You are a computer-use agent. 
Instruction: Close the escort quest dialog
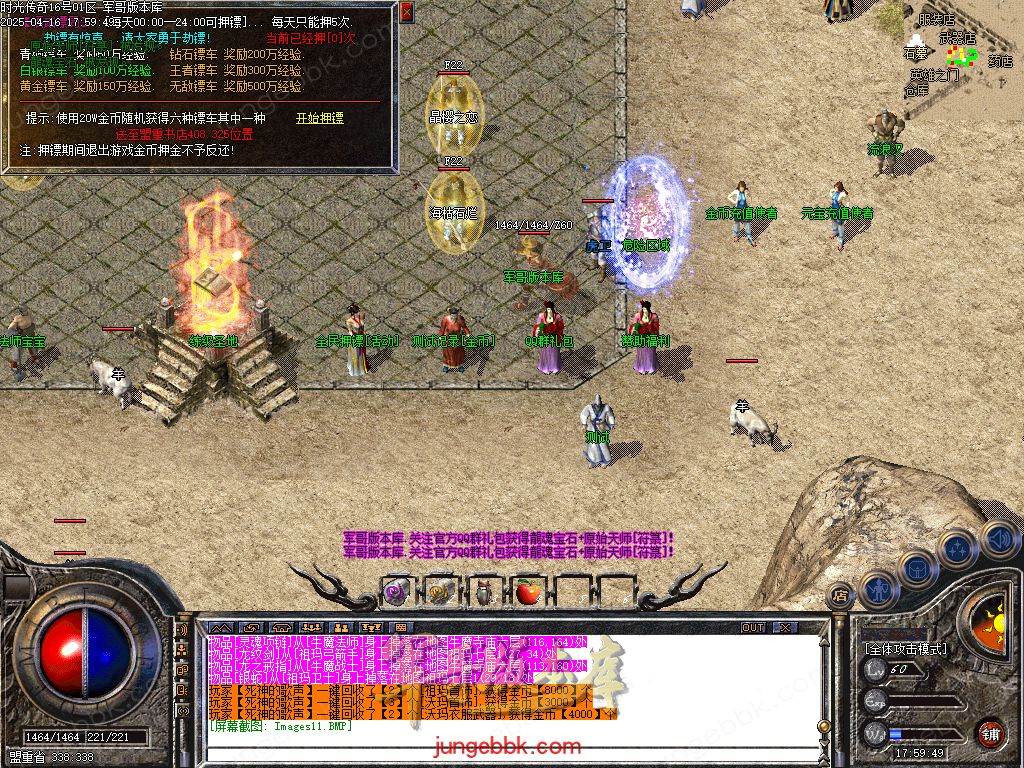tap(406, 13)
